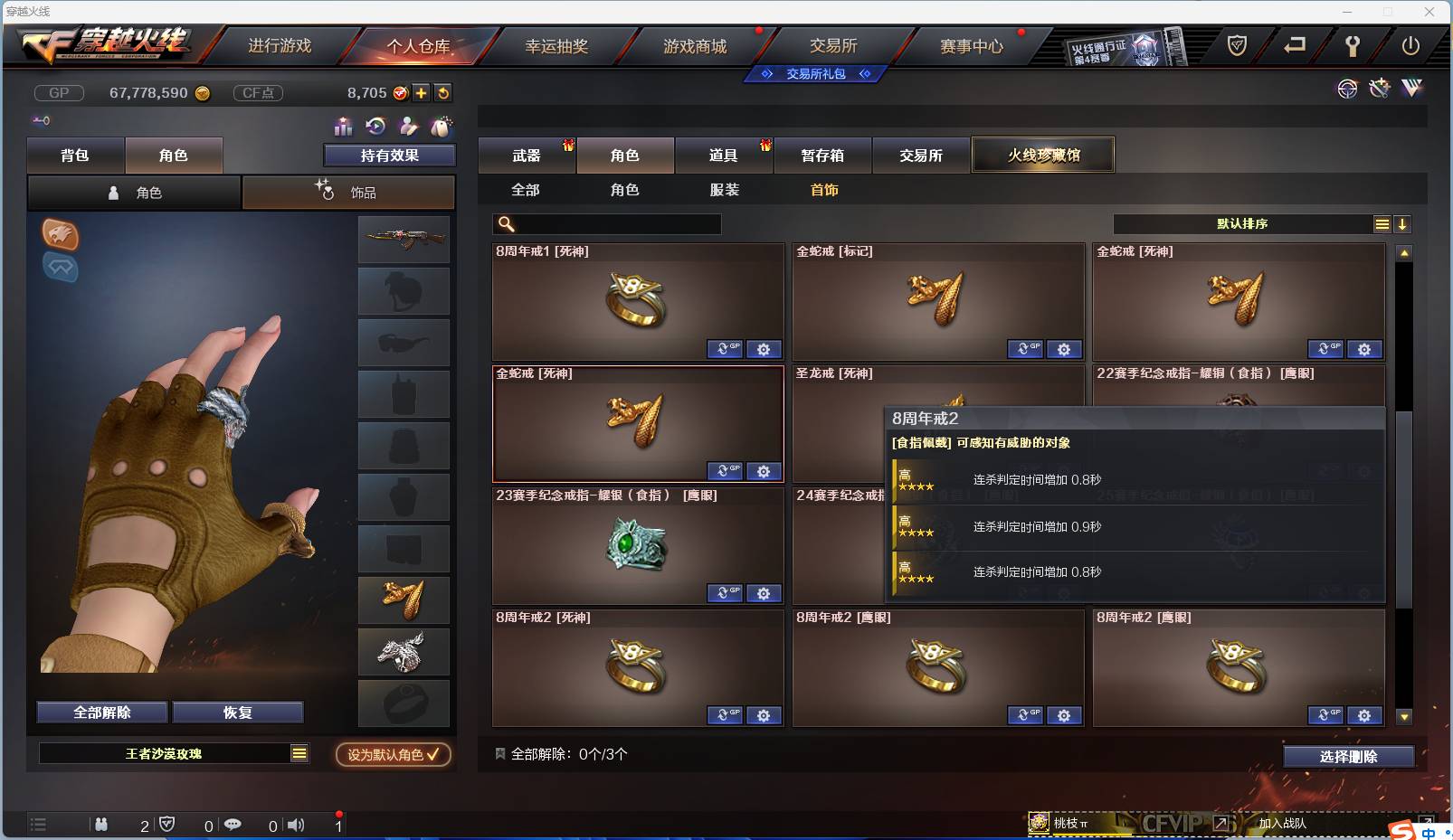Select the character edit person-with-pencil icon
This screenshot has height=840, width=1453.
(x=410, y=126)
